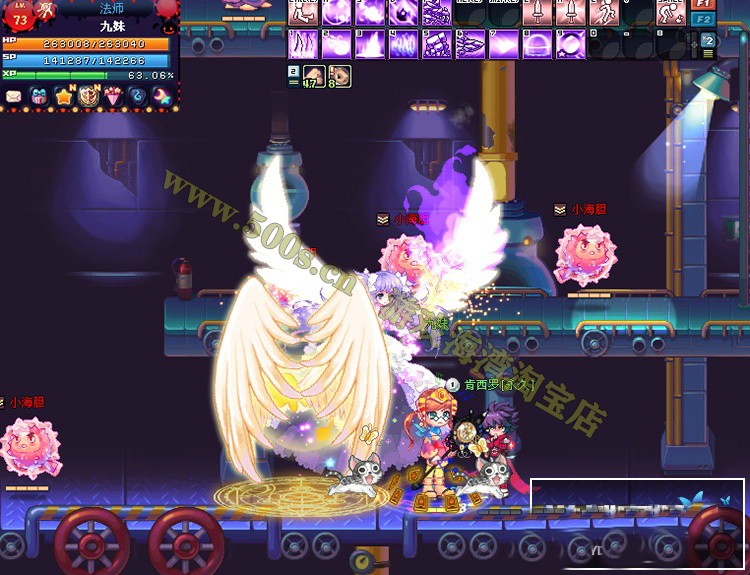Use the consumable with 8 remaining
Image resolution: width=750 pixels, height=575 pixels.
(x=339, y=76)
